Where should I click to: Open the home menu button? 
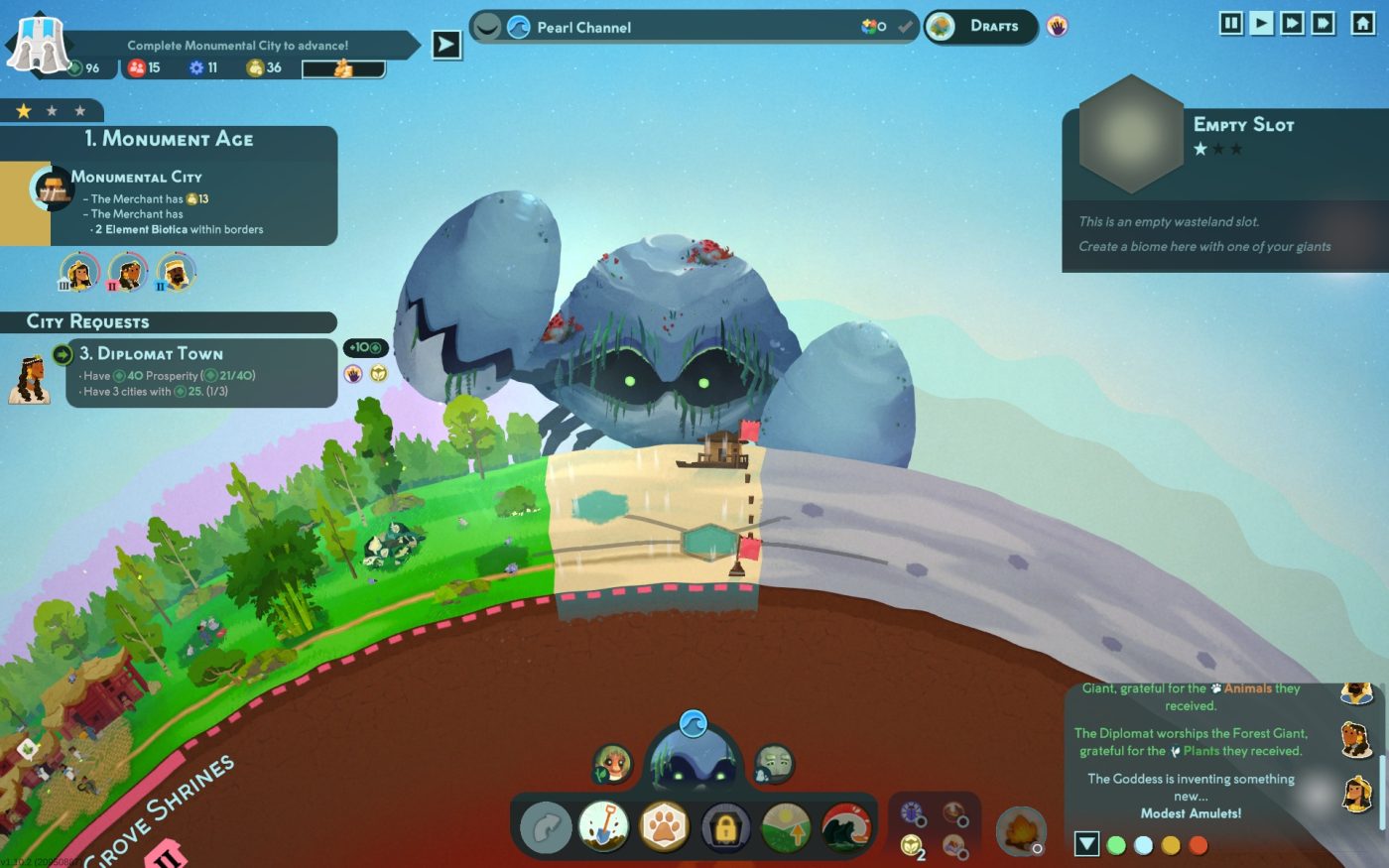click(1363, 23)
